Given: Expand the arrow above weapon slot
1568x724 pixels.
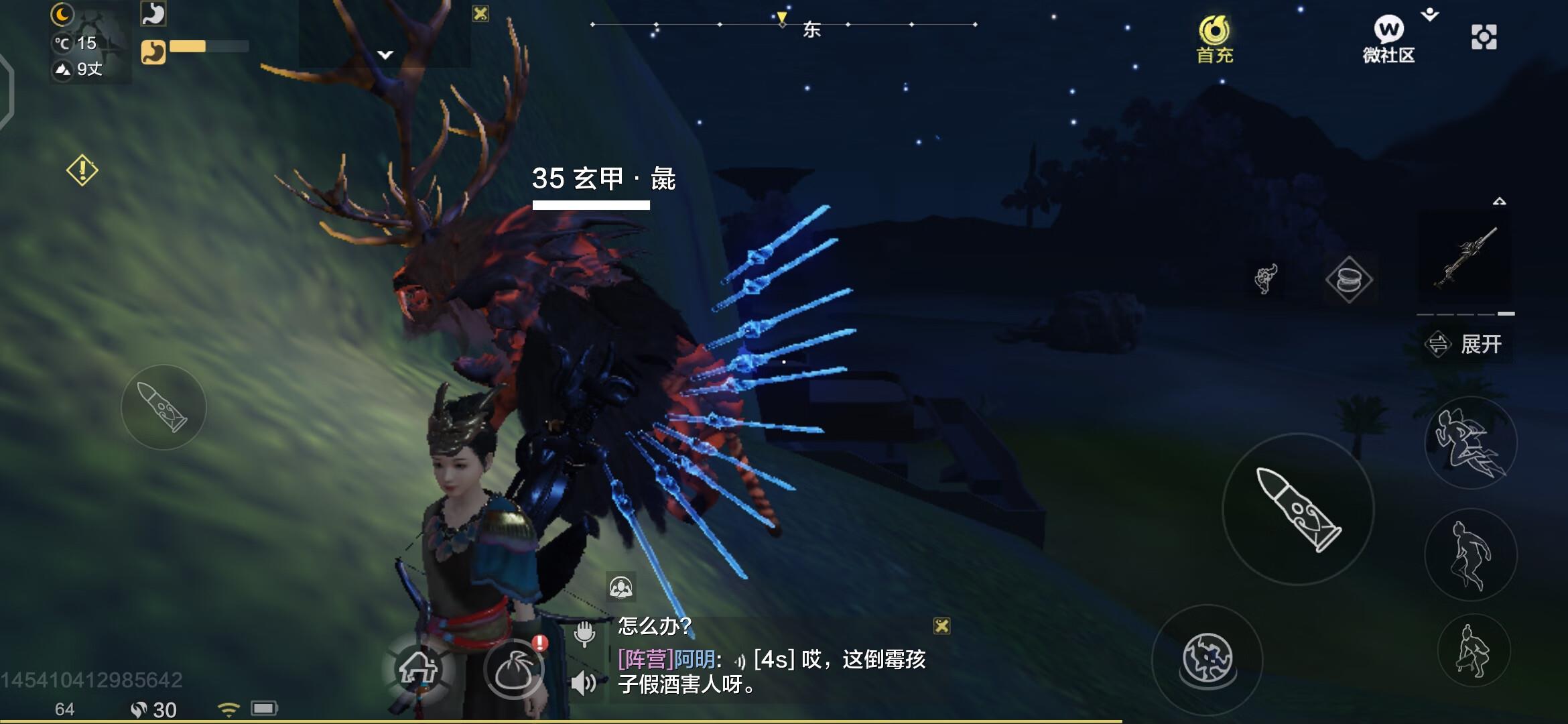Looking at the screenshot, I should click(1500, 201).
